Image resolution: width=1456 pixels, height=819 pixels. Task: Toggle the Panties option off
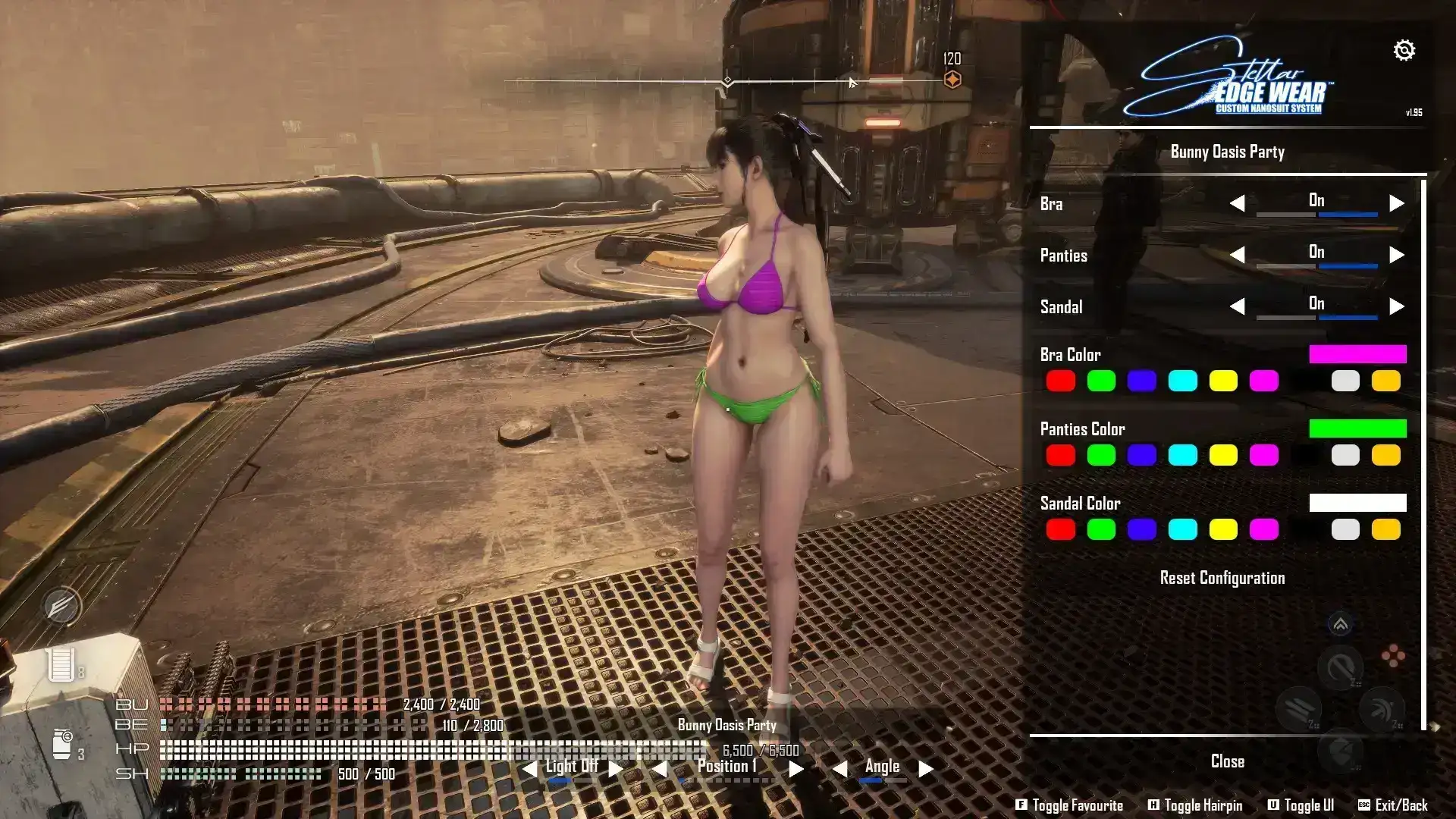1239,255
